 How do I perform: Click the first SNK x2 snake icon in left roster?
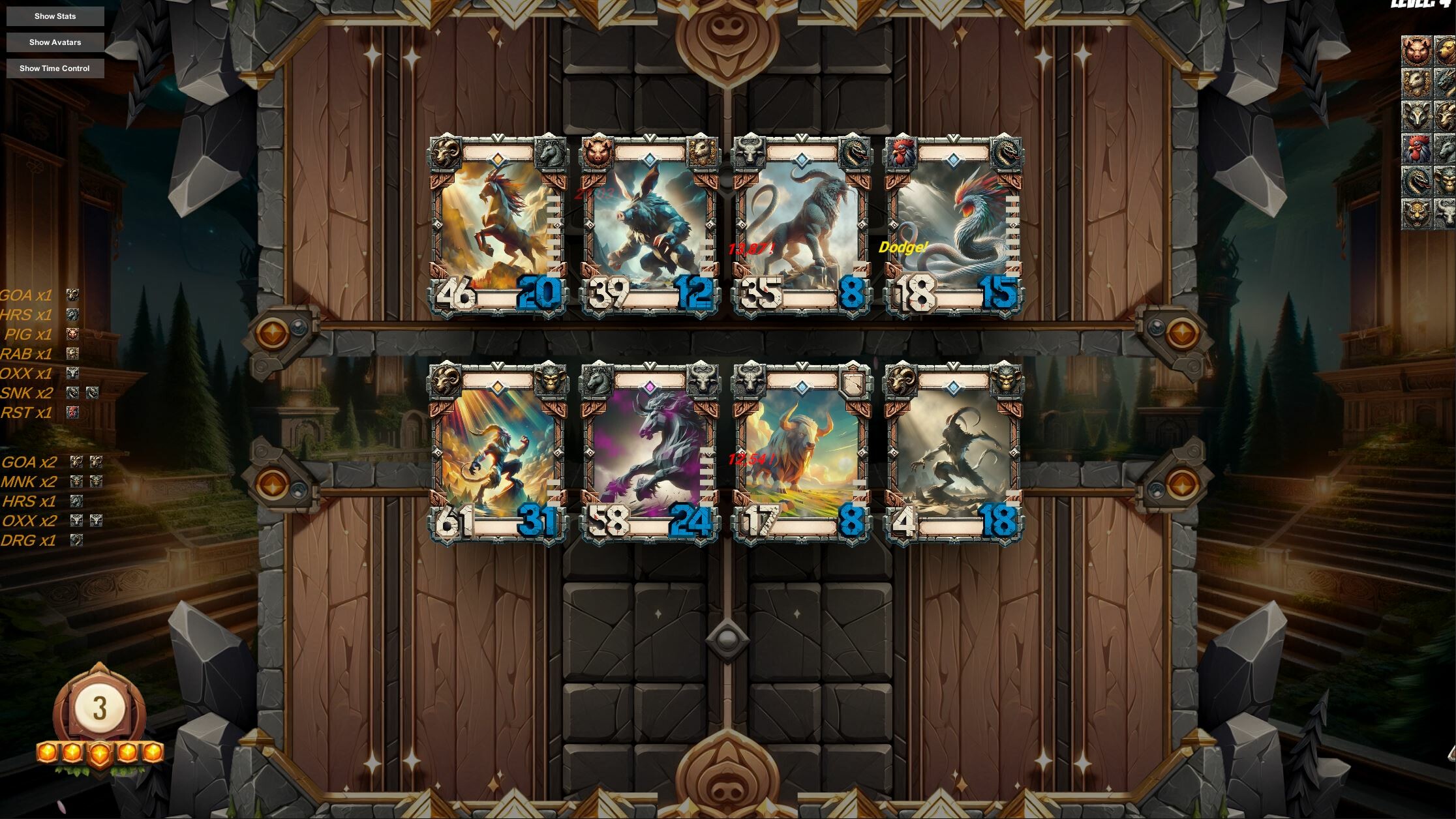72,393
